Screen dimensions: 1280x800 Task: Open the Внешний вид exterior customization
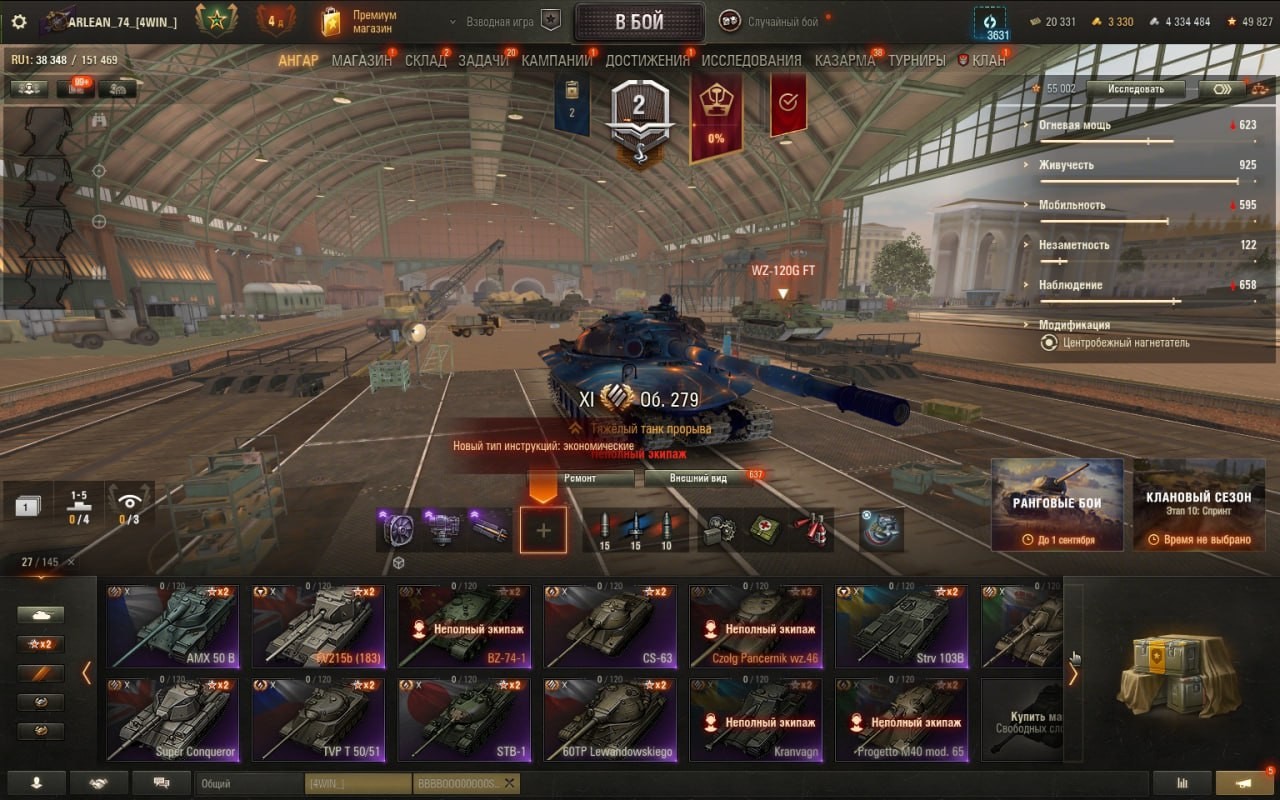pos(698,478)
